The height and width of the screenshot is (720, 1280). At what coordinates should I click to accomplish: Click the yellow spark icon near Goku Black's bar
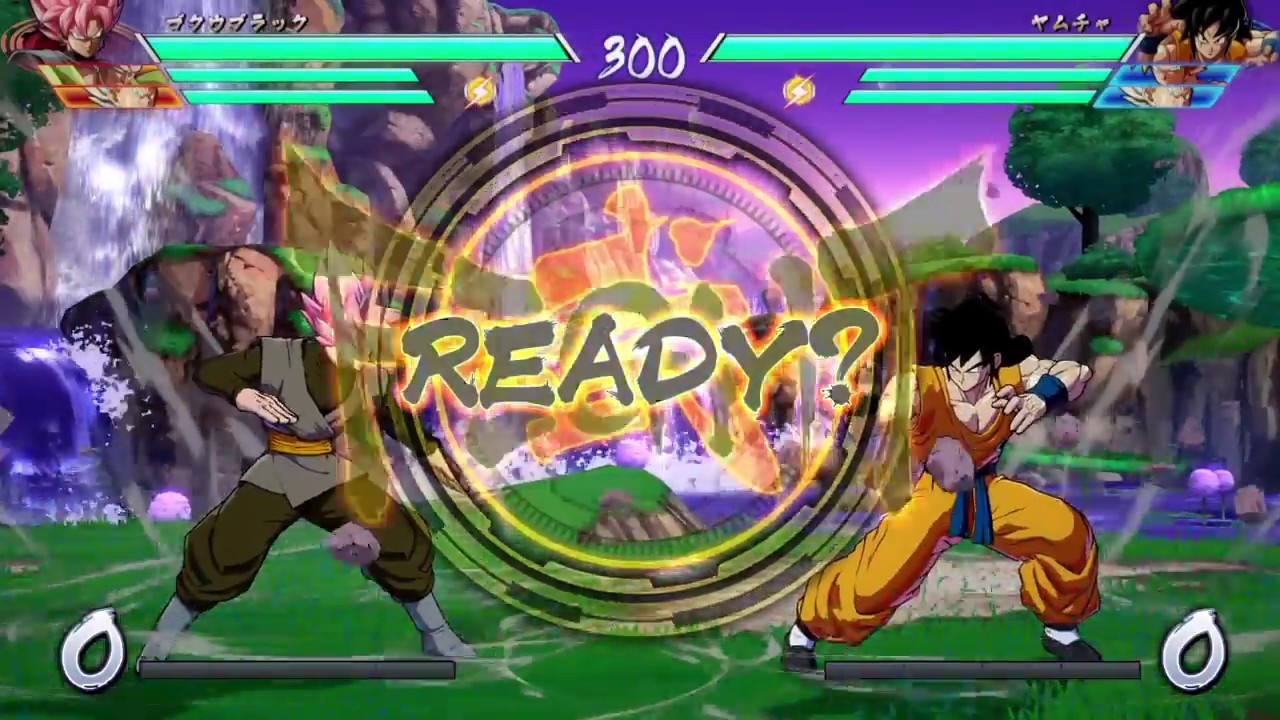coord(477,91)
